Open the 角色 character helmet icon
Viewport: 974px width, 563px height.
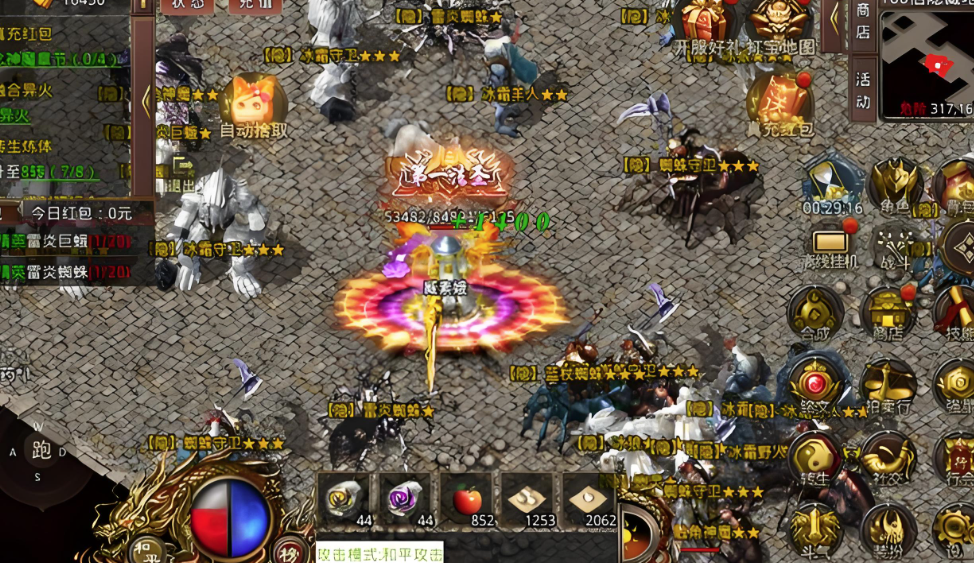(x=895, y=186)
